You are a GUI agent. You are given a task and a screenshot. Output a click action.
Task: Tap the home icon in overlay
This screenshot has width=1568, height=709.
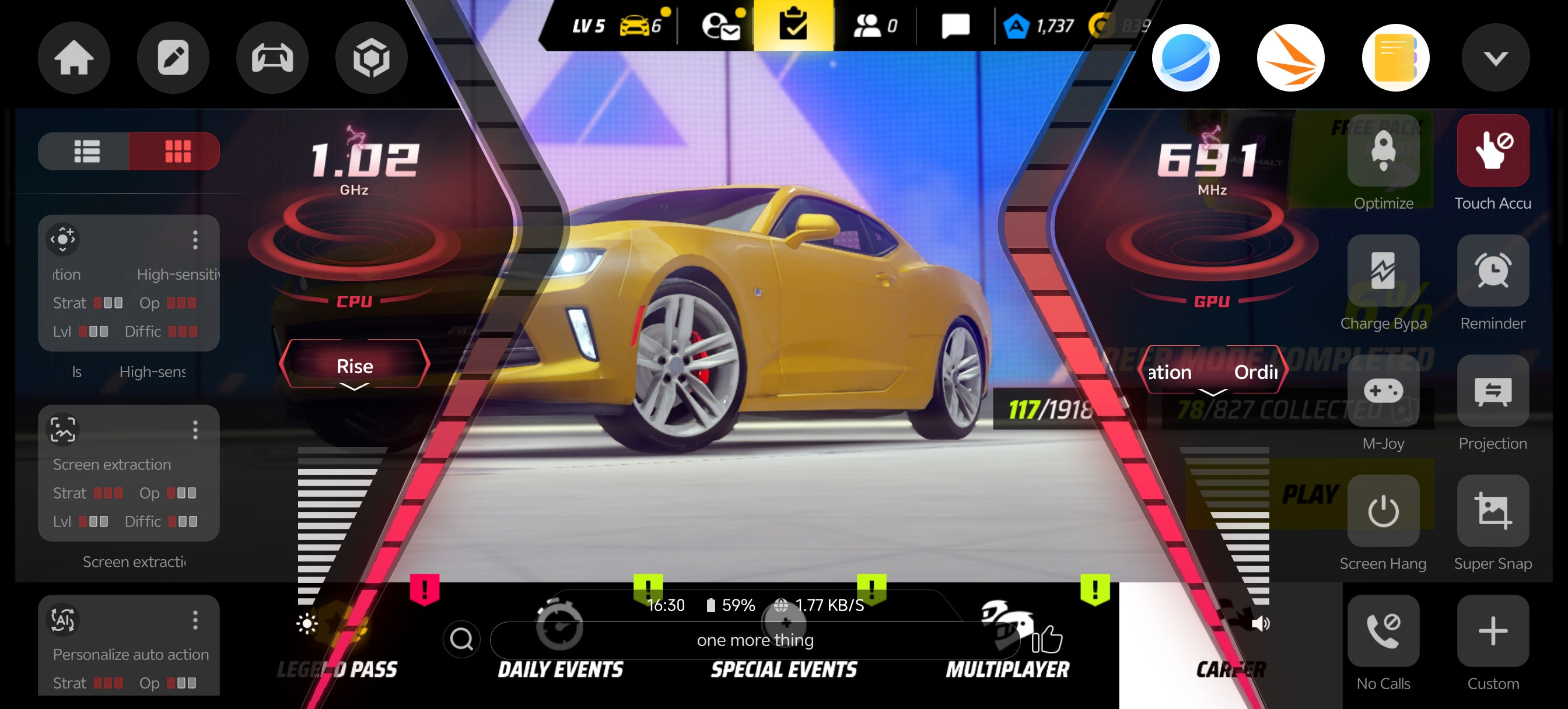tap(73, 58)
